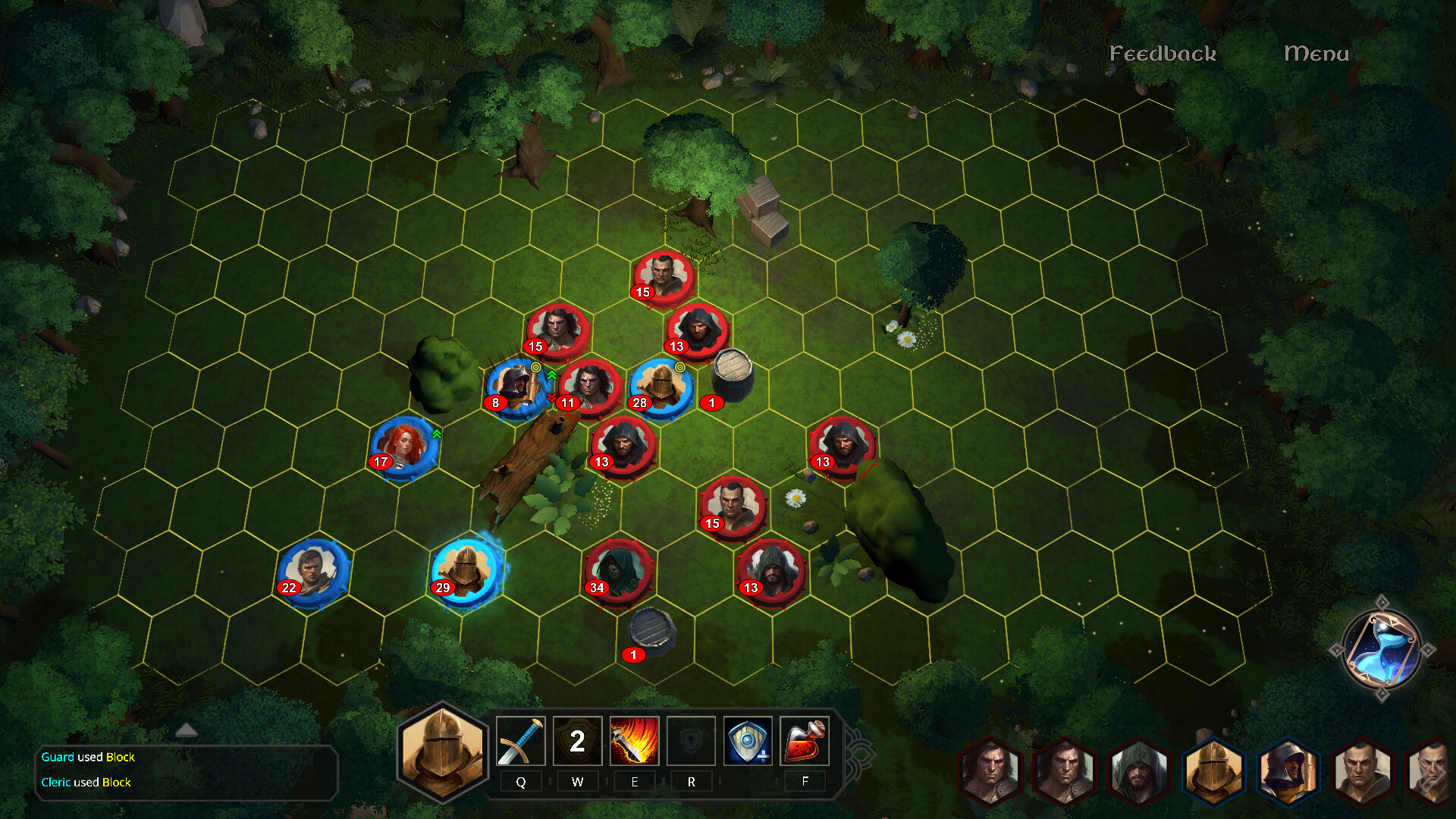Image resolution: width=1456 pixels, height=819 pixels.
Task: Select the green-hooded bearded enemy in turn order
Action: click(x=1138, y=772)
